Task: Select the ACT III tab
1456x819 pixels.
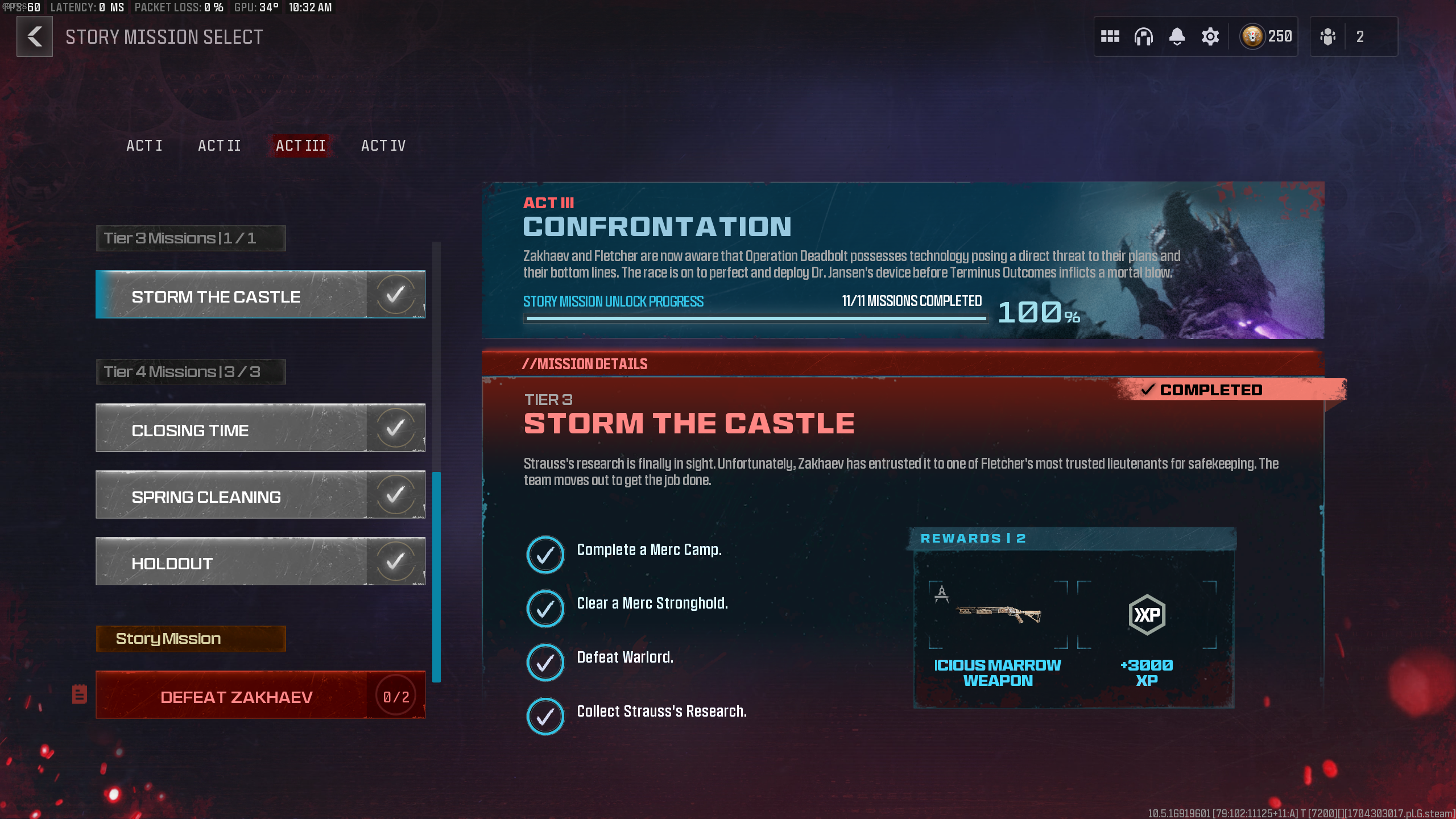Action: [x=300, y=146]
